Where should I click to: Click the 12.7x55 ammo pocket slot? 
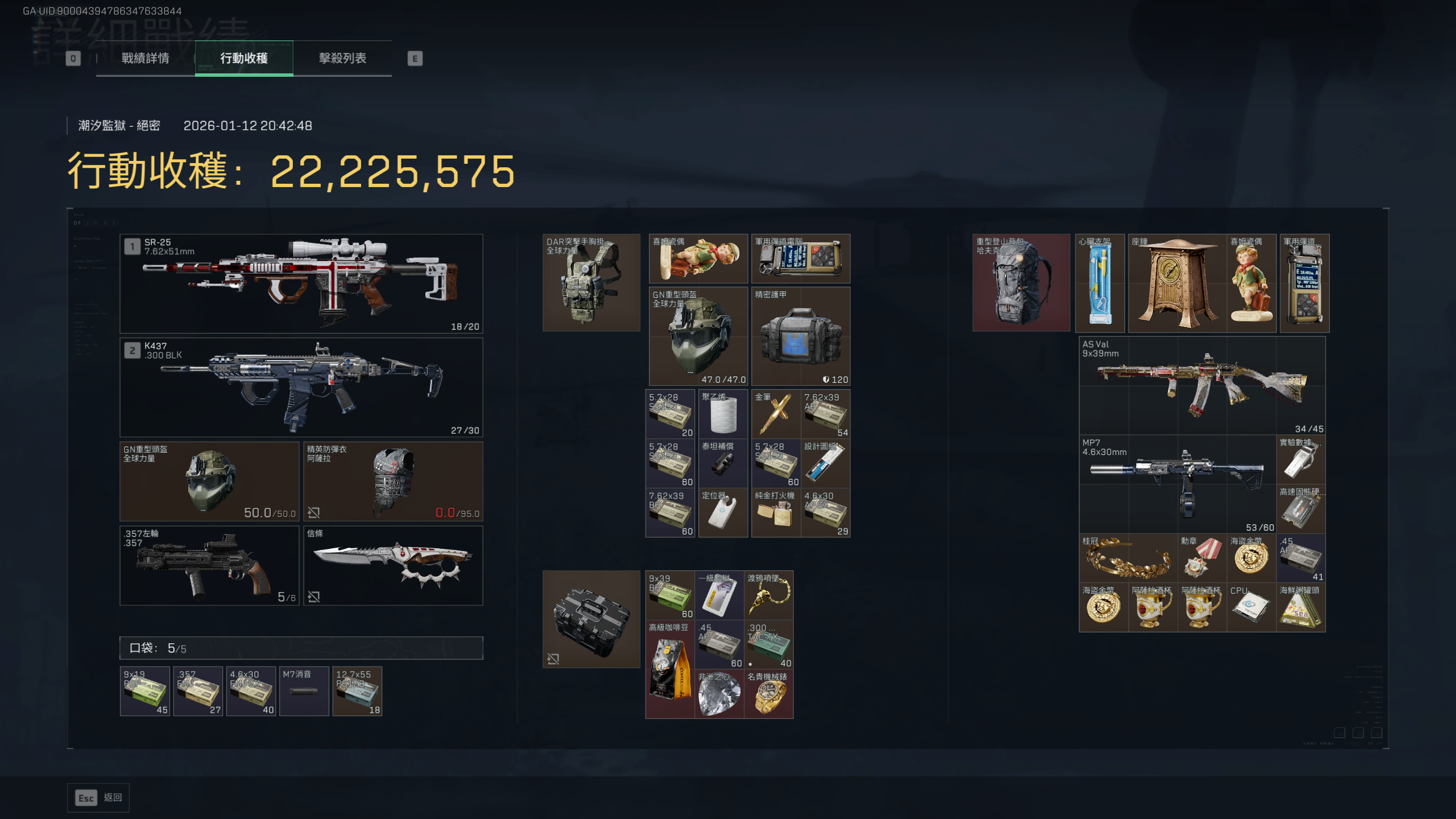pos(357,691)
